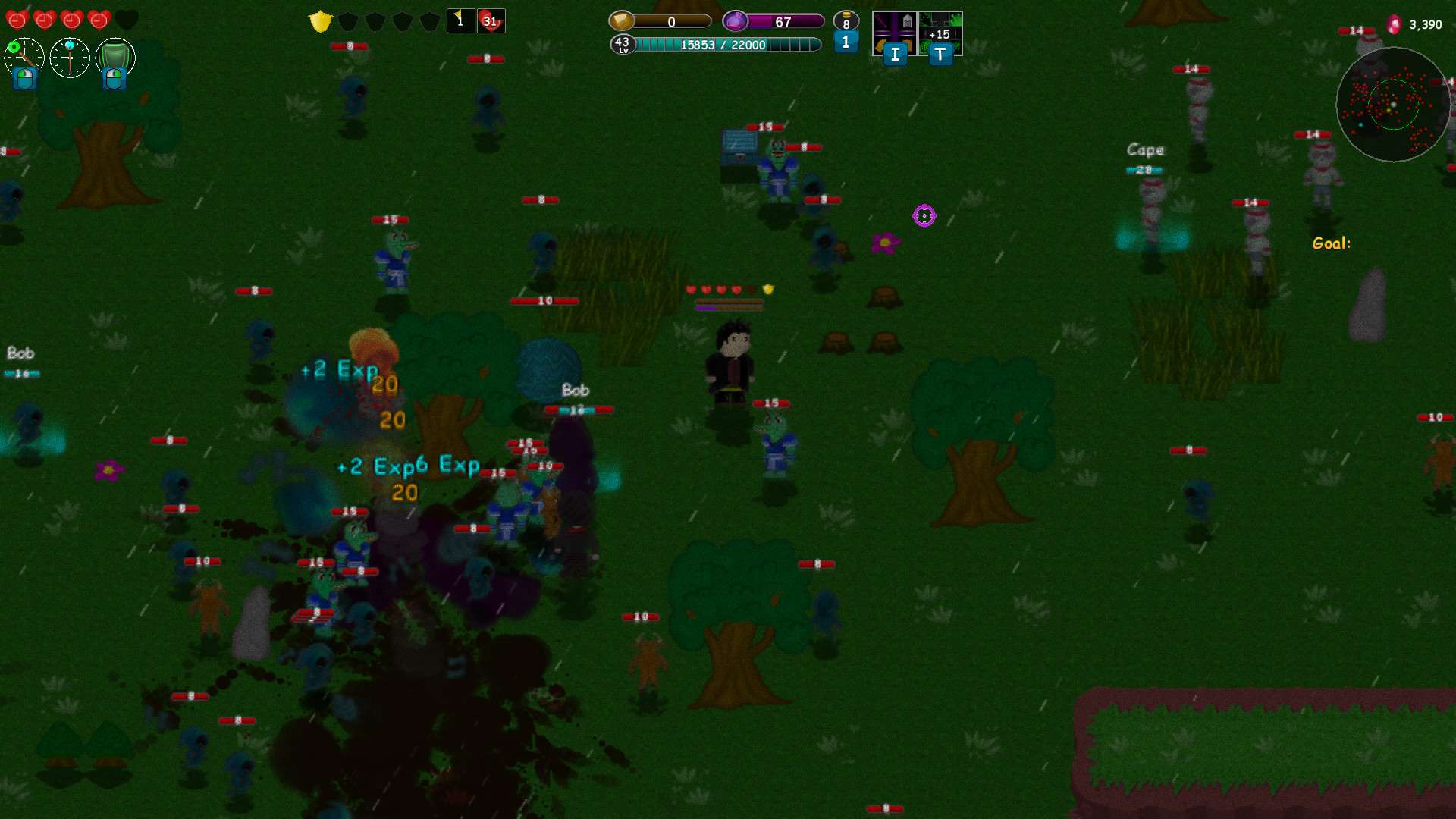This screenshot has height=819, width=1456.
Task: Click the gold nugget currency icon
Action: coord(622,21)
